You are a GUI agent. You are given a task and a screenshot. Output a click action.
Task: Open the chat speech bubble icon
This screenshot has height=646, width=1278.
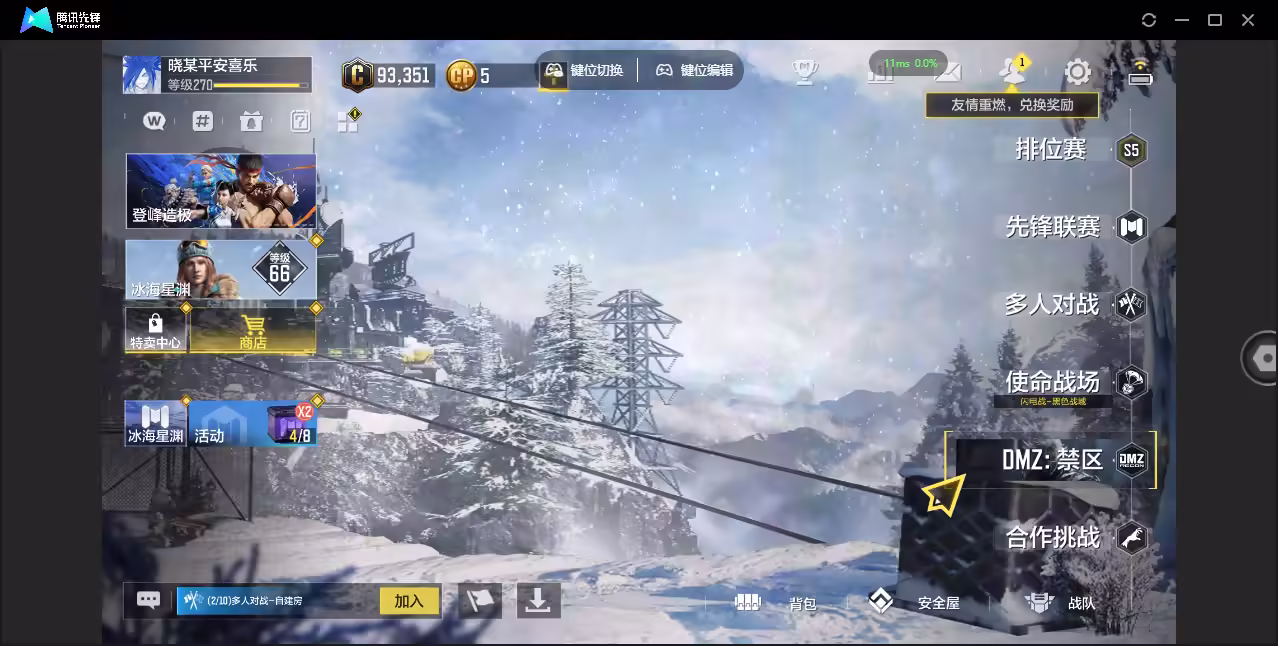tap(148, 600)
